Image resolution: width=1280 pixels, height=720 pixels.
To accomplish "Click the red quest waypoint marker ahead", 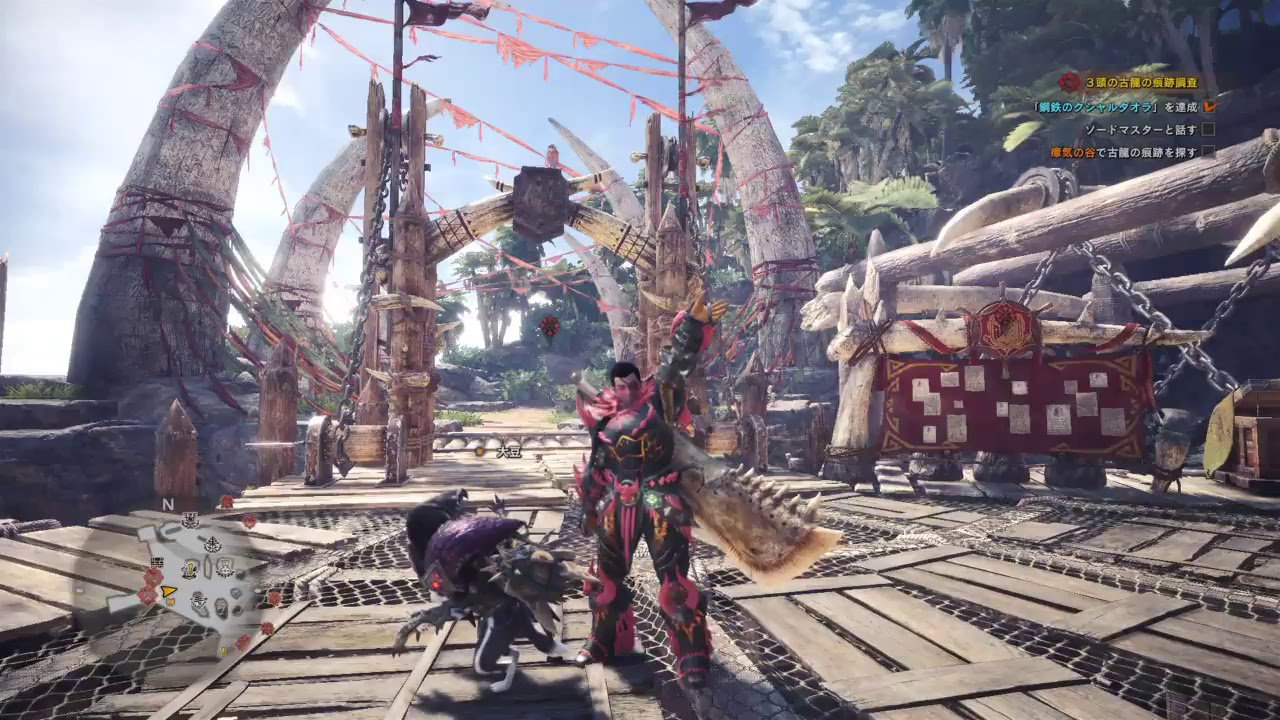I will pos(548,326).
